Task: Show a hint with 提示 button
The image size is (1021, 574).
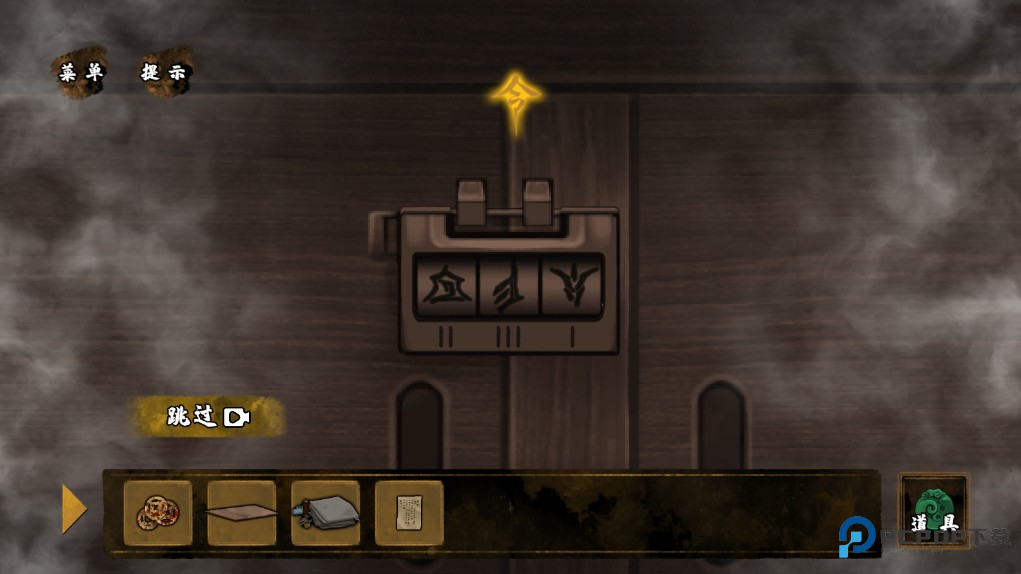Action: pyautogui.click(x=165, y=73)
